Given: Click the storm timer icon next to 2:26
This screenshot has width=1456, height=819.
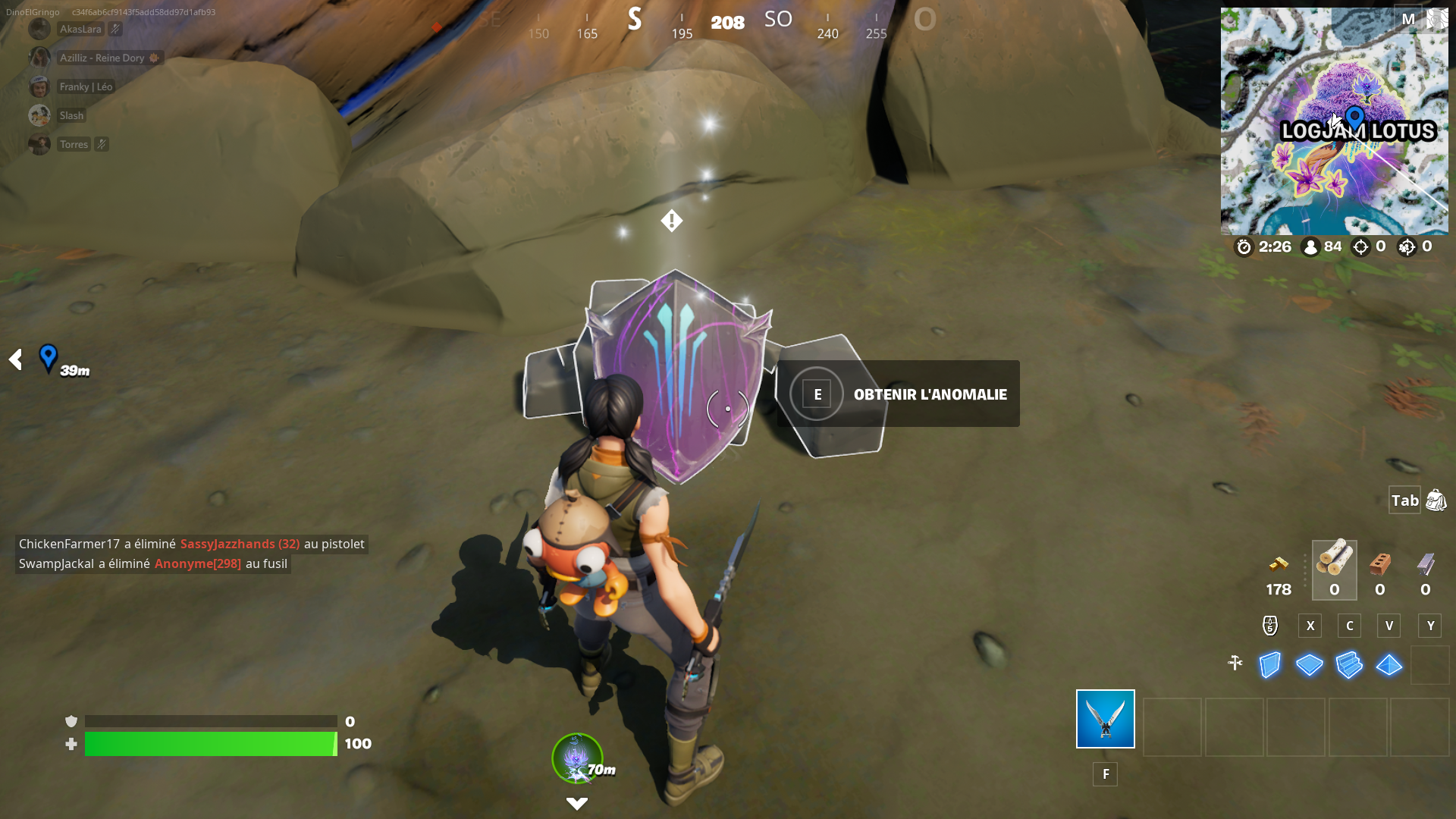Looking at the screenshot, I should pos(1244,246).
